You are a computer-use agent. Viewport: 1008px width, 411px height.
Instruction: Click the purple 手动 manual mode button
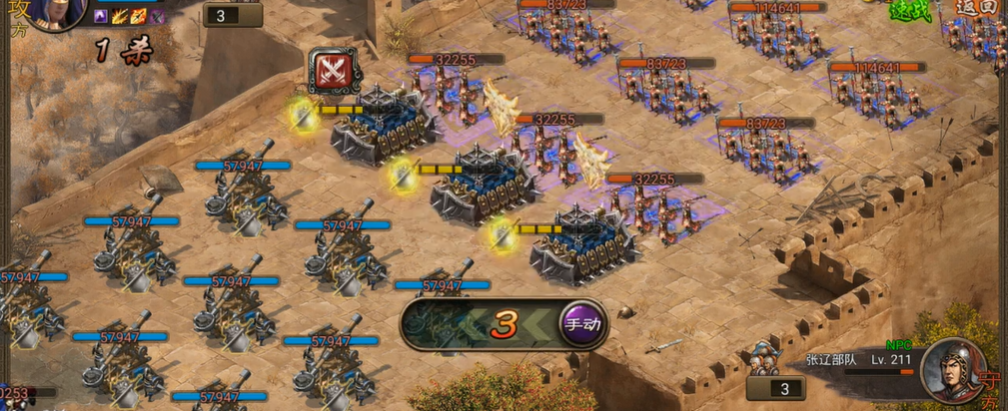pos(582,324)
